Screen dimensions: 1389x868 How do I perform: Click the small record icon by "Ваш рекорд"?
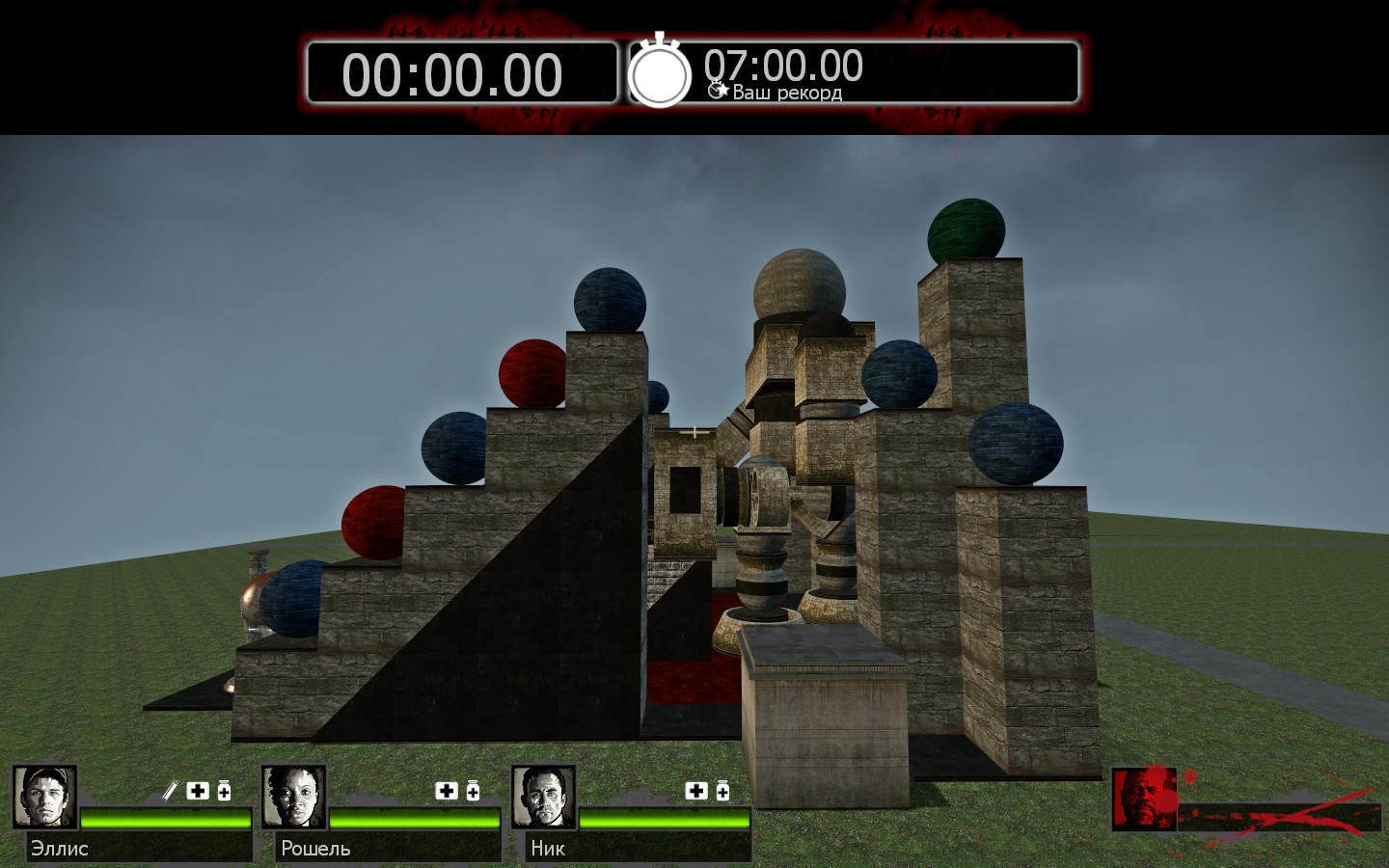718,91
